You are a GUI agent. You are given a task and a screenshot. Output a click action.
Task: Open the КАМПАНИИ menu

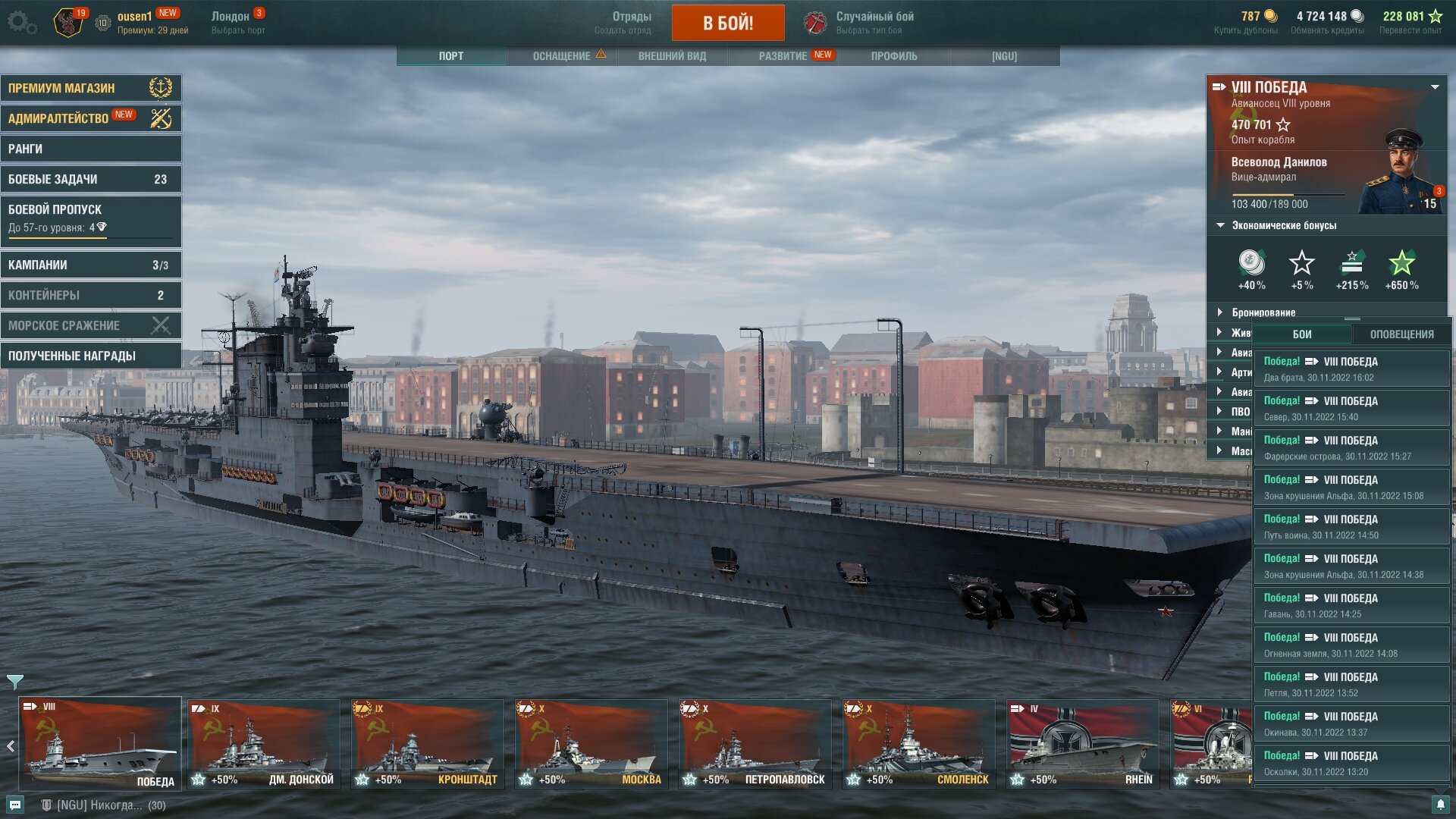[90, 265]
